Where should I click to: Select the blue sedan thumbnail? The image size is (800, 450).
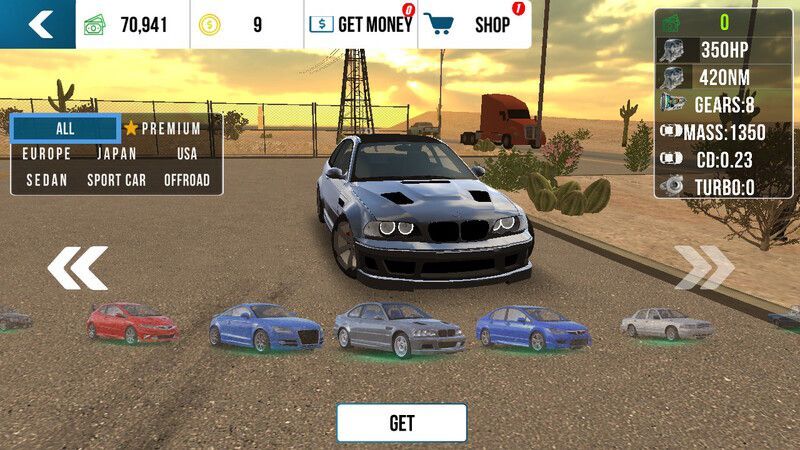tap(530, 327)
